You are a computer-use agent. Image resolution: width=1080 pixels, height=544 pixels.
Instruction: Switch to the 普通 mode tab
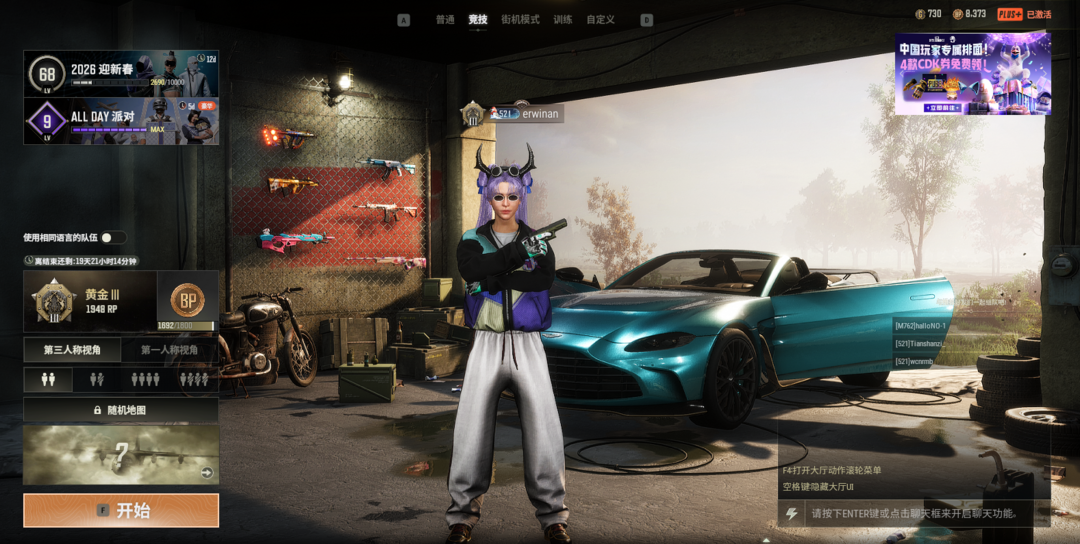click(x=445, y=20)
